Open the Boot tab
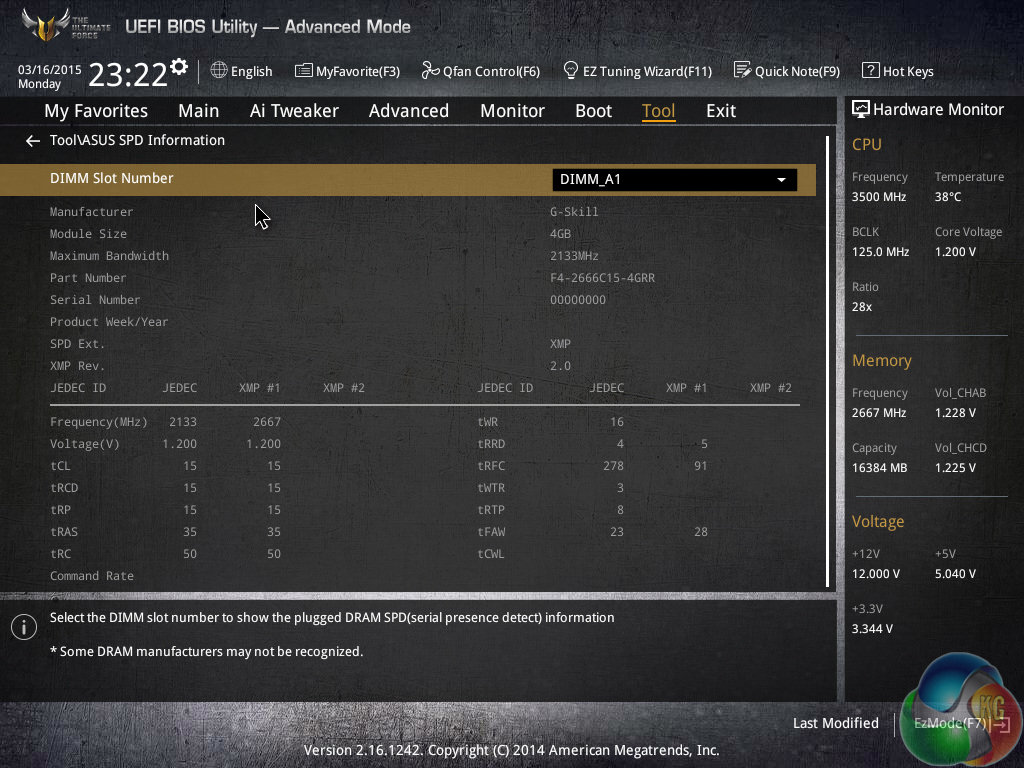Image resolution: width=1024 pixels, height=768 pixels. tap(593, 111)
